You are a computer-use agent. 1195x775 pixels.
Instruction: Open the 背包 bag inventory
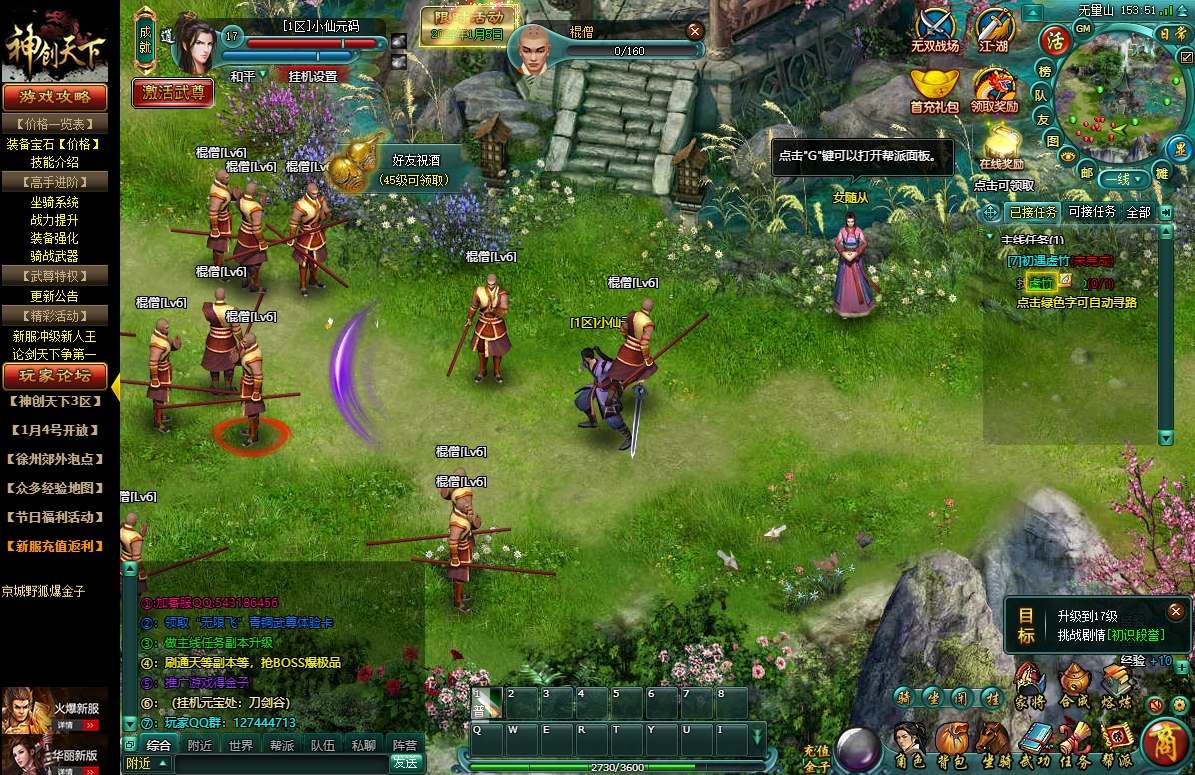(x=951, y=743)
